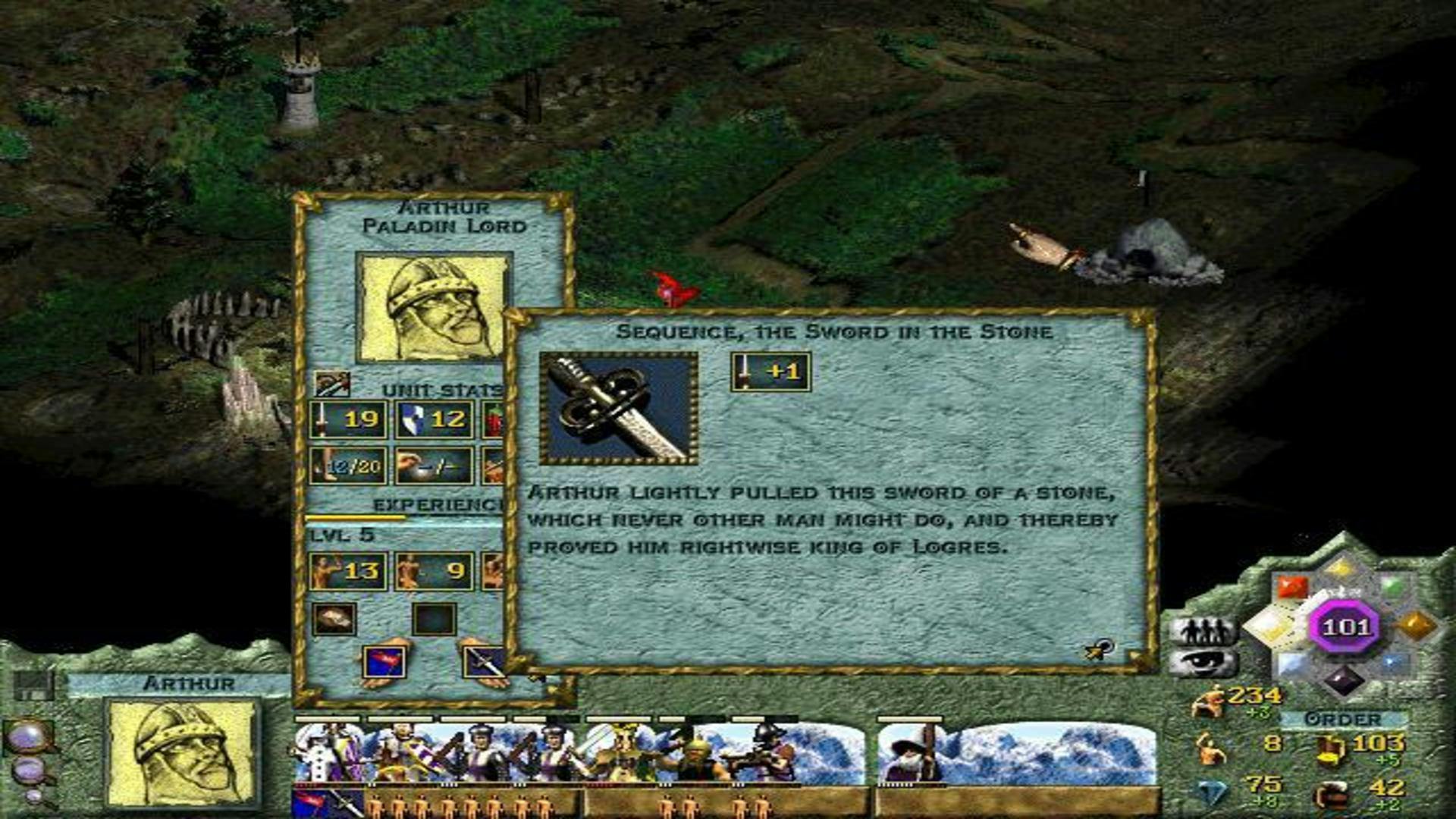Click the +1 sword bonus badge

pyautogui.click(x=770, y=371)
